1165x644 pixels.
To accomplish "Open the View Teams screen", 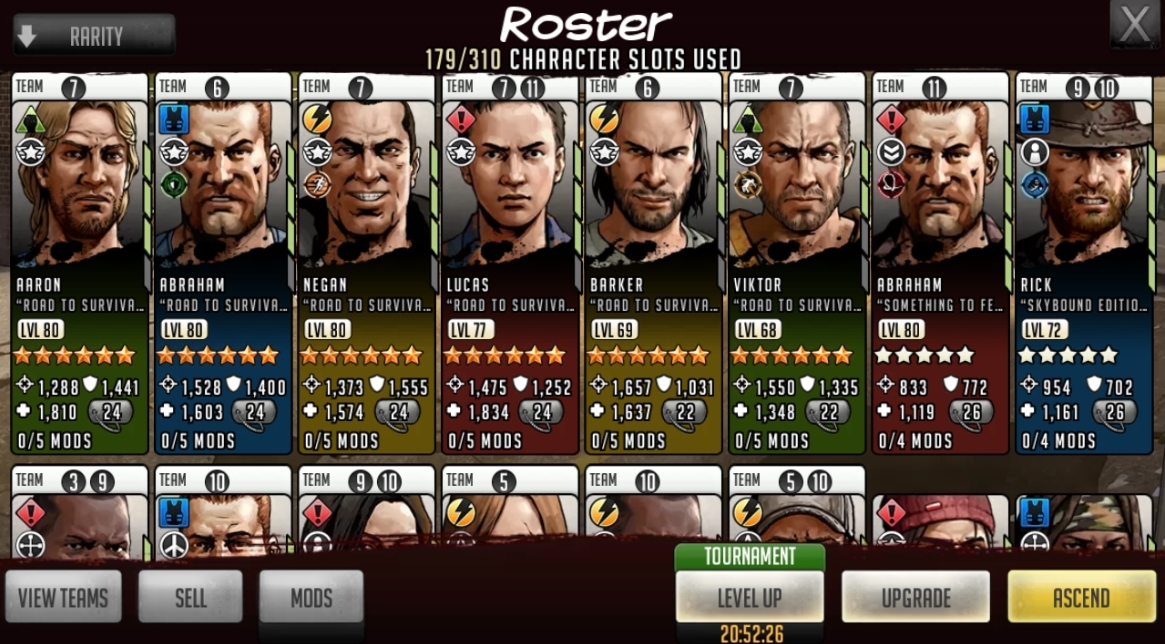I will (x=64, y=598).
